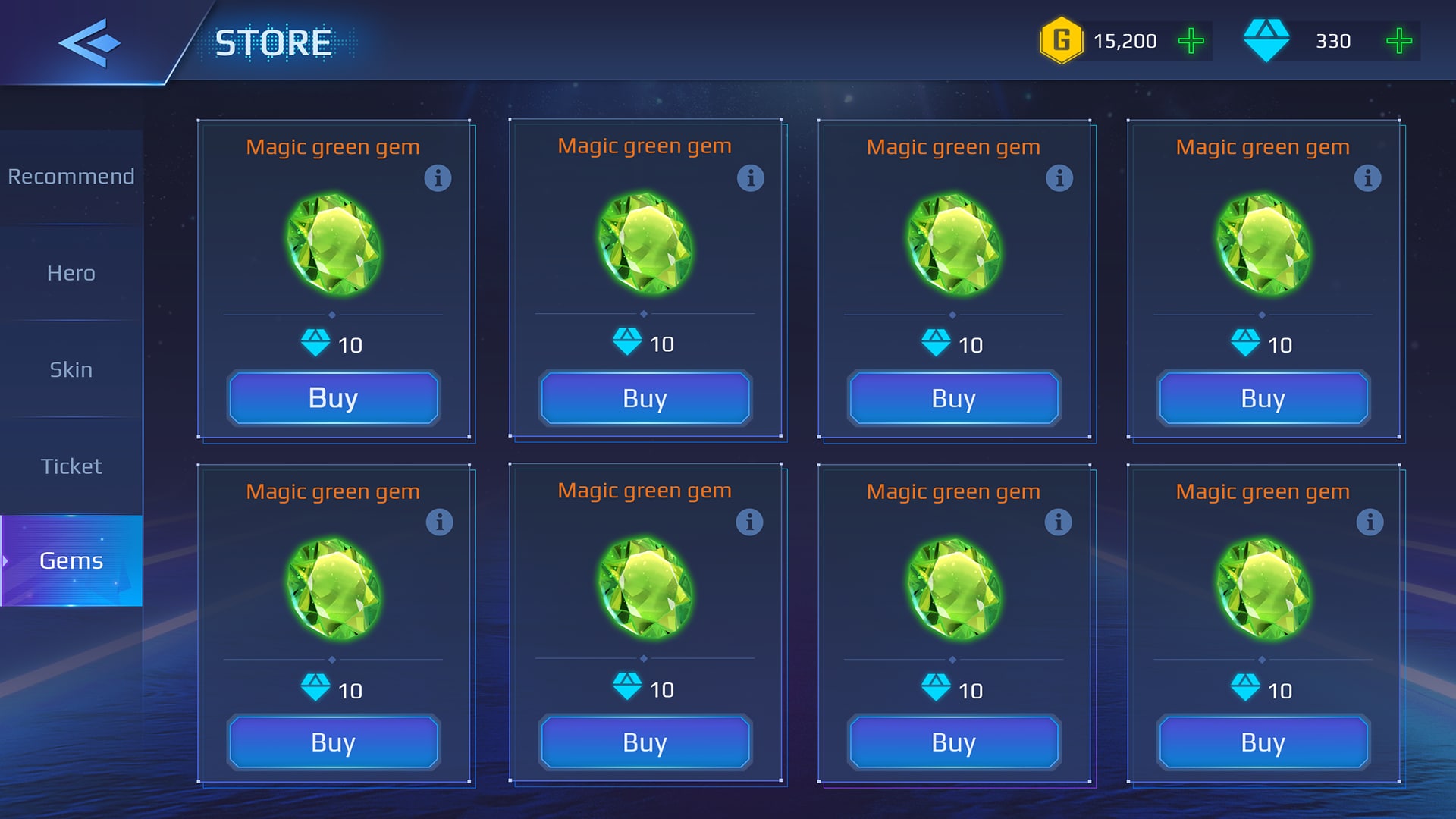Open the Hero store section
Image resolution: width=1456 pixels, height=819 pixels.
point(71,273)
